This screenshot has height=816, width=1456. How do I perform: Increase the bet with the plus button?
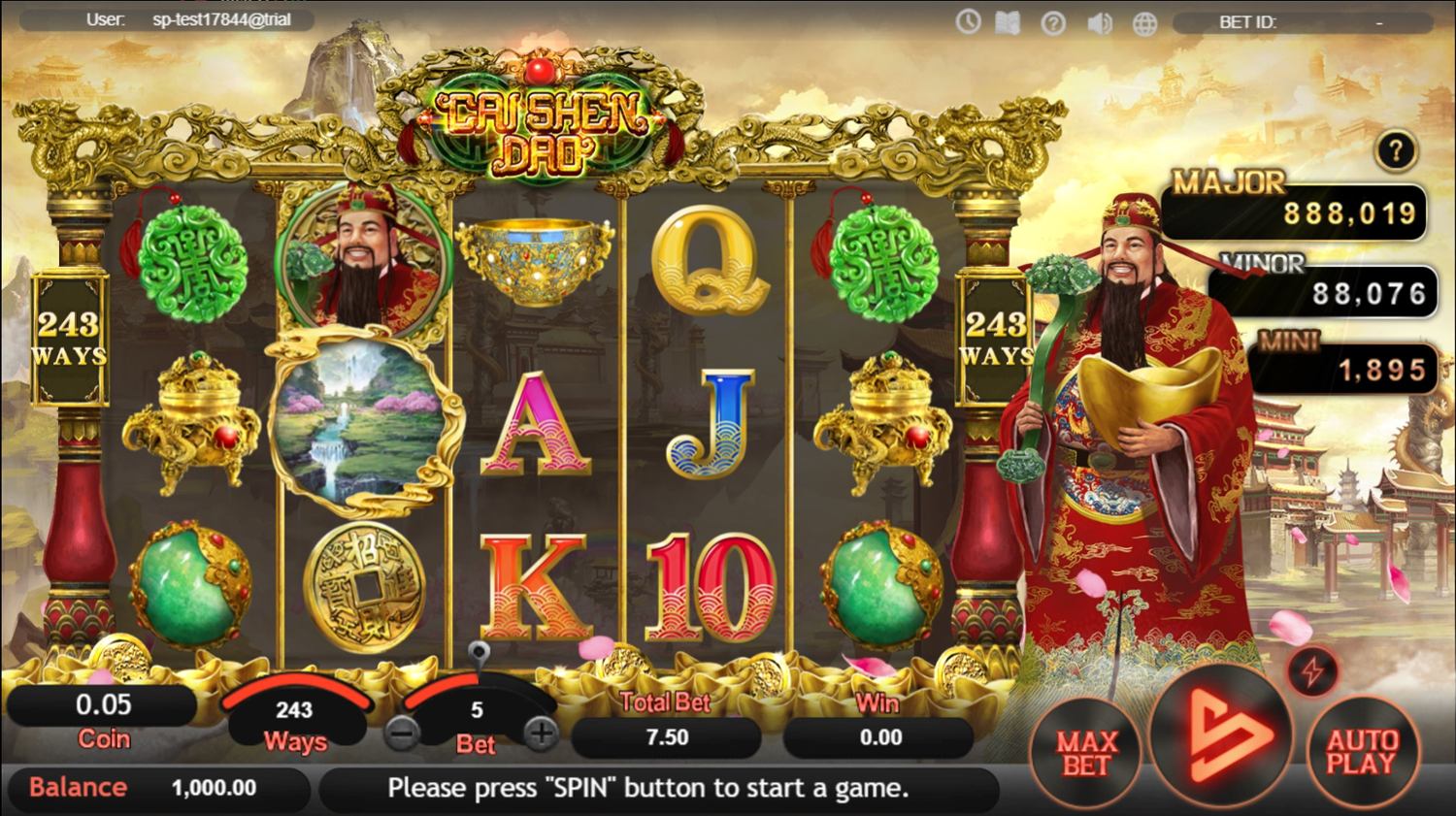coord(540,734)
